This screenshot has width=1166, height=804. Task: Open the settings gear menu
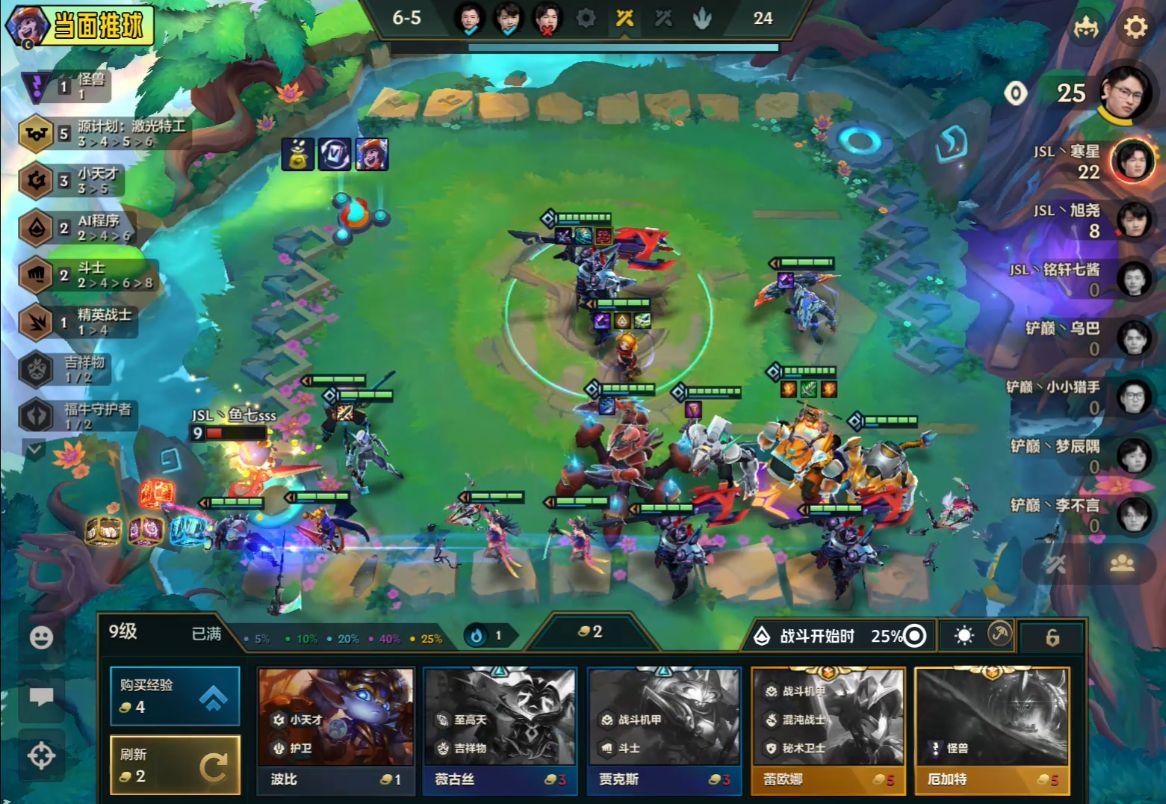point(1136,27)
